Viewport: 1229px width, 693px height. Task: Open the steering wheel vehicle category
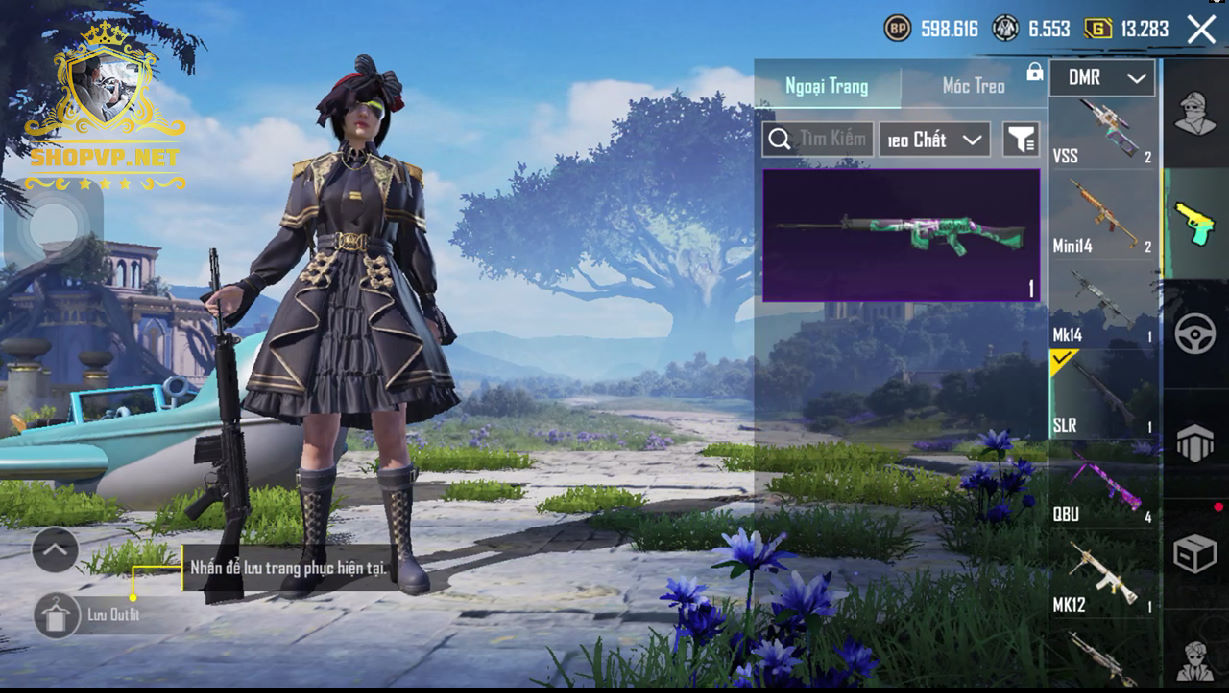(1195, 334)
